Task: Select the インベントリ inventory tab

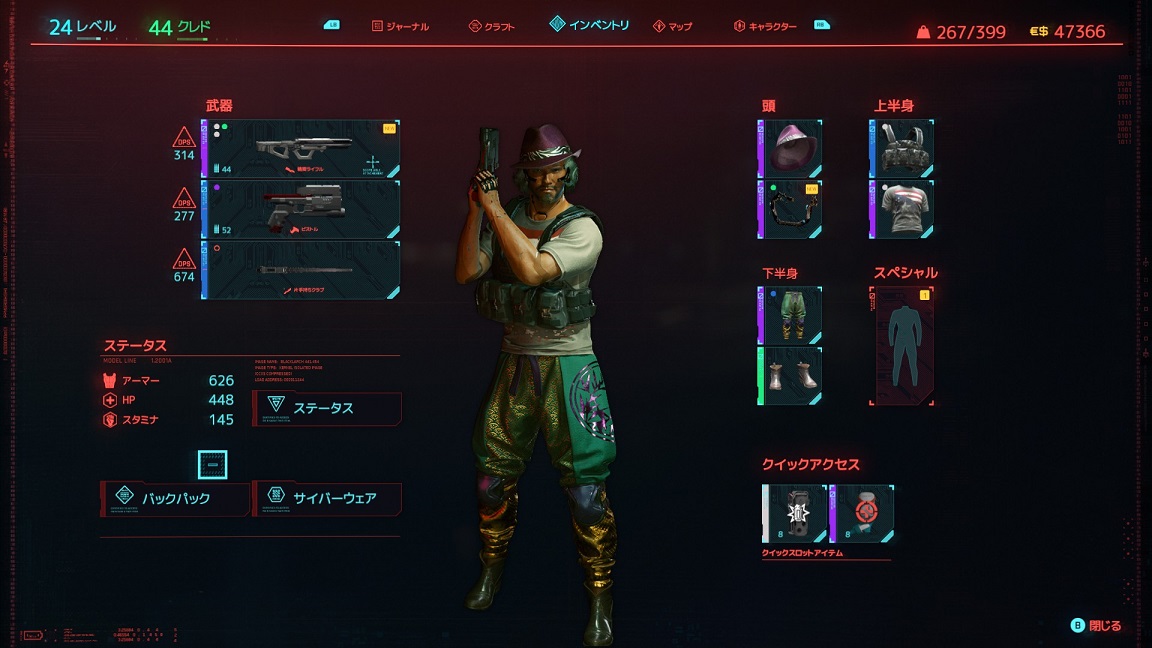Action: click(589, 25)
